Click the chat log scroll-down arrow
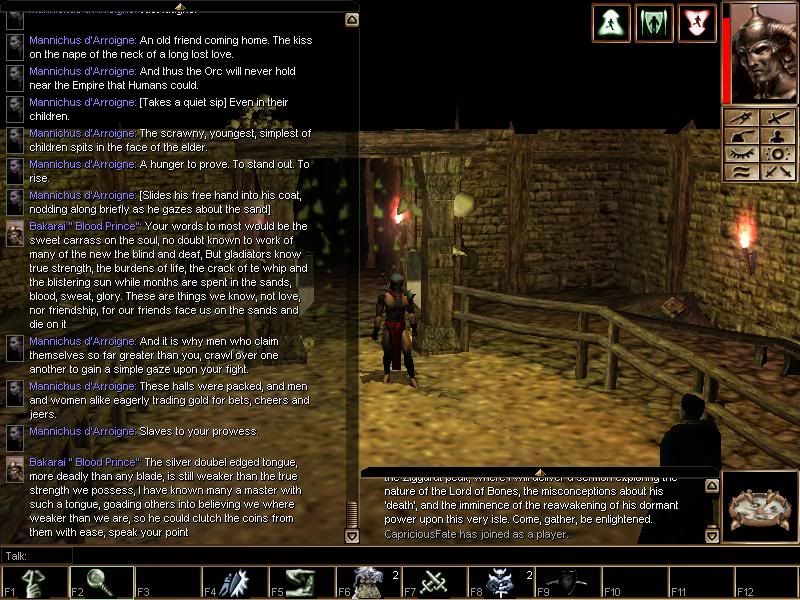This screenshot has height=600, width=800. (x=351, y=536)
